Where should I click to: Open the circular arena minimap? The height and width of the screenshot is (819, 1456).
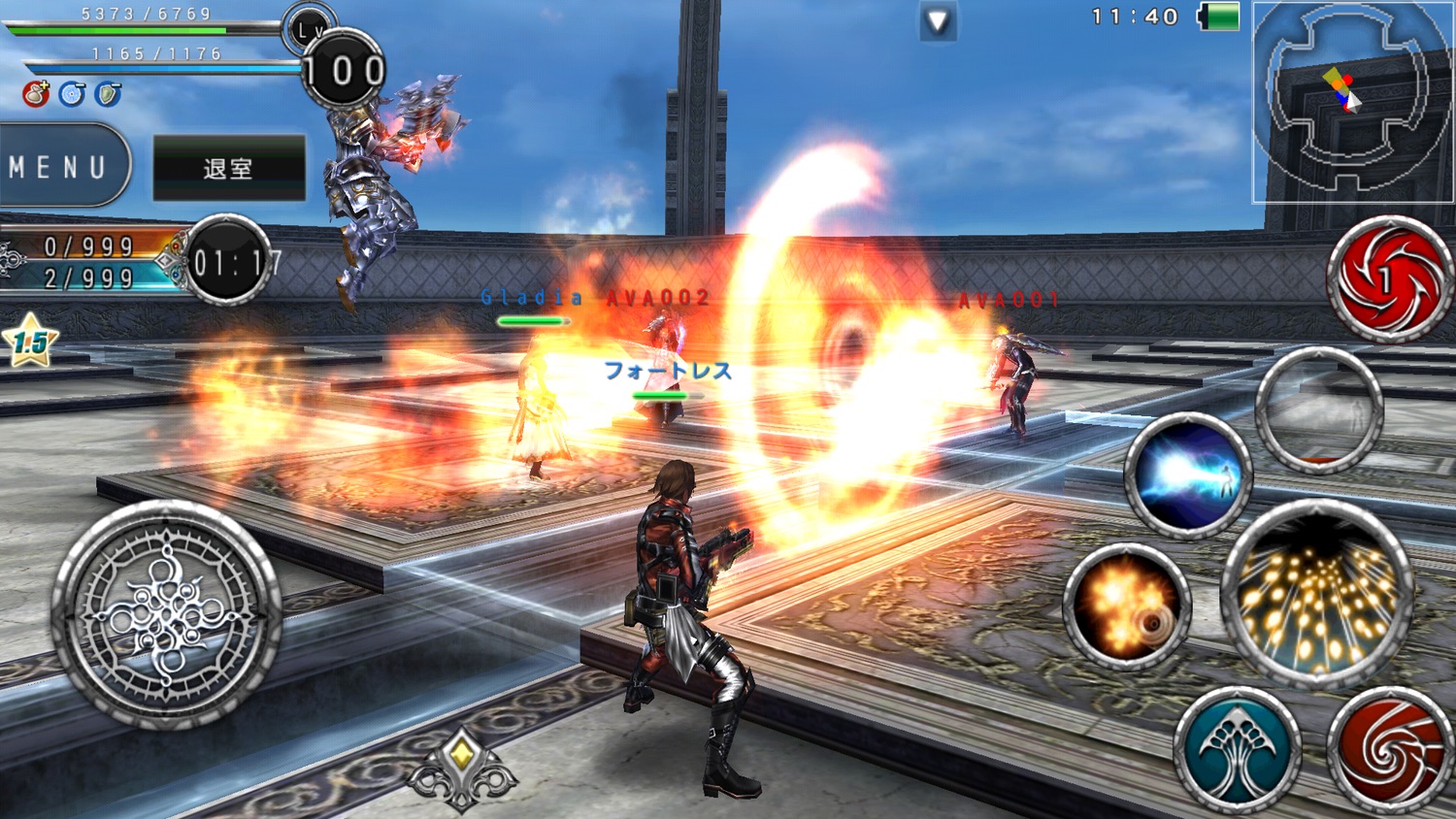click(1351, 102)
